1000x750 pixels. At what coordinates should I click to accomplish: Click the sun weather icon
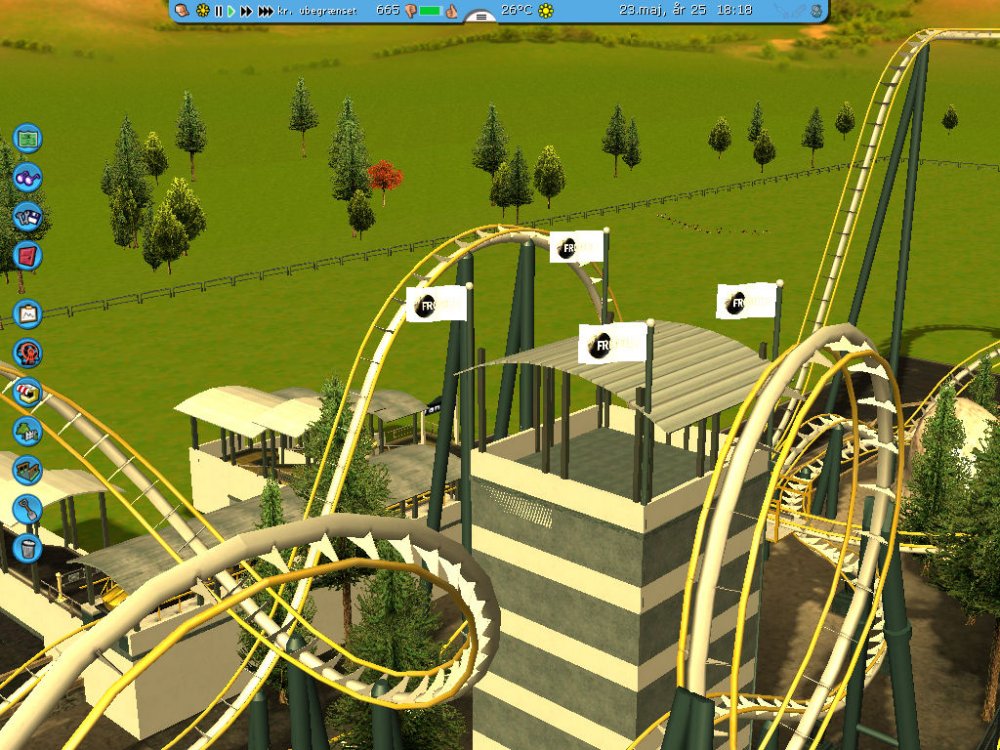pyautogui.click(x=546, y=11)
